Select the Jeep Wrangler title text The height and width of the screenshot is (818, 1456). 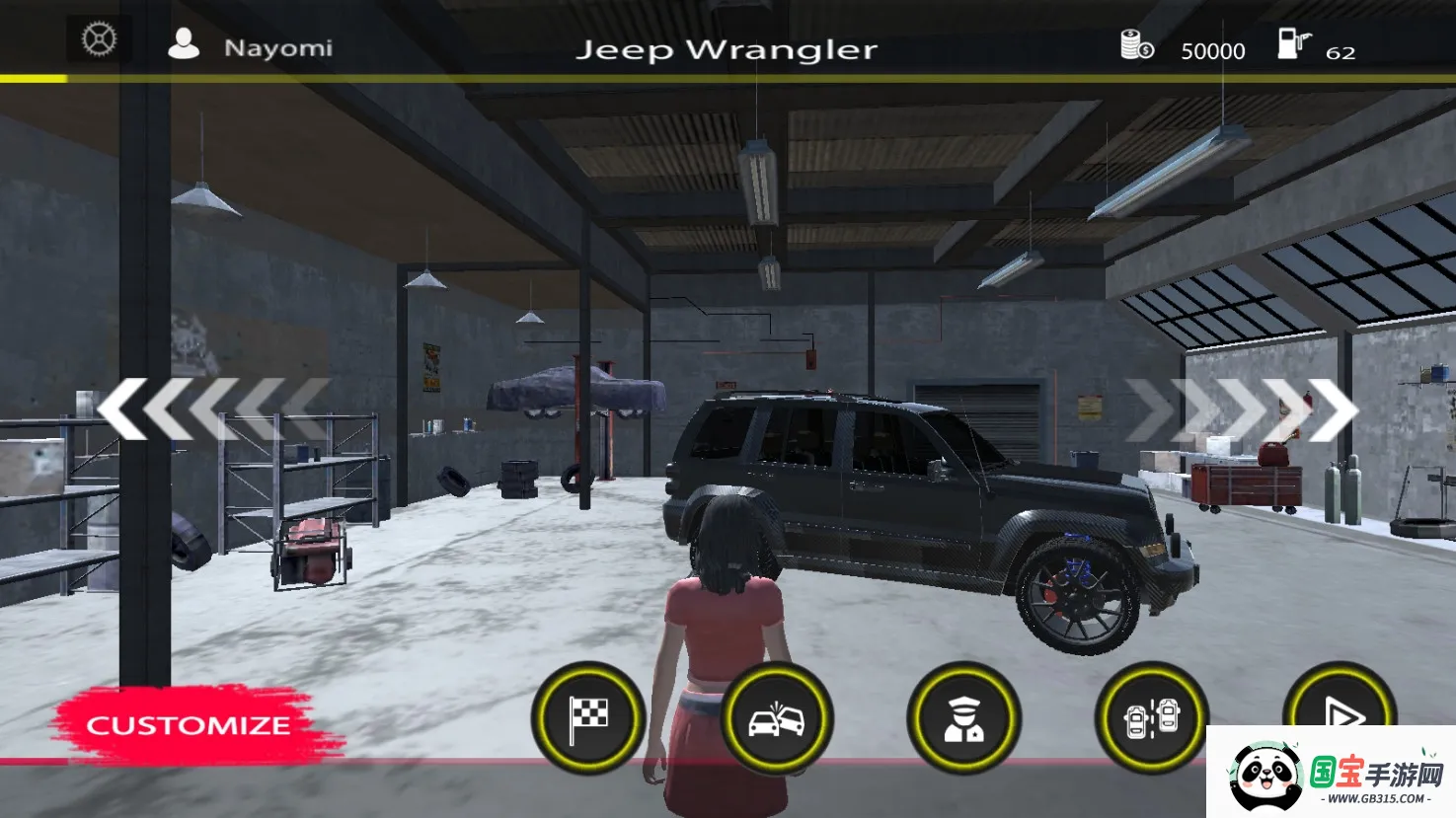click(x=729, y=48)
